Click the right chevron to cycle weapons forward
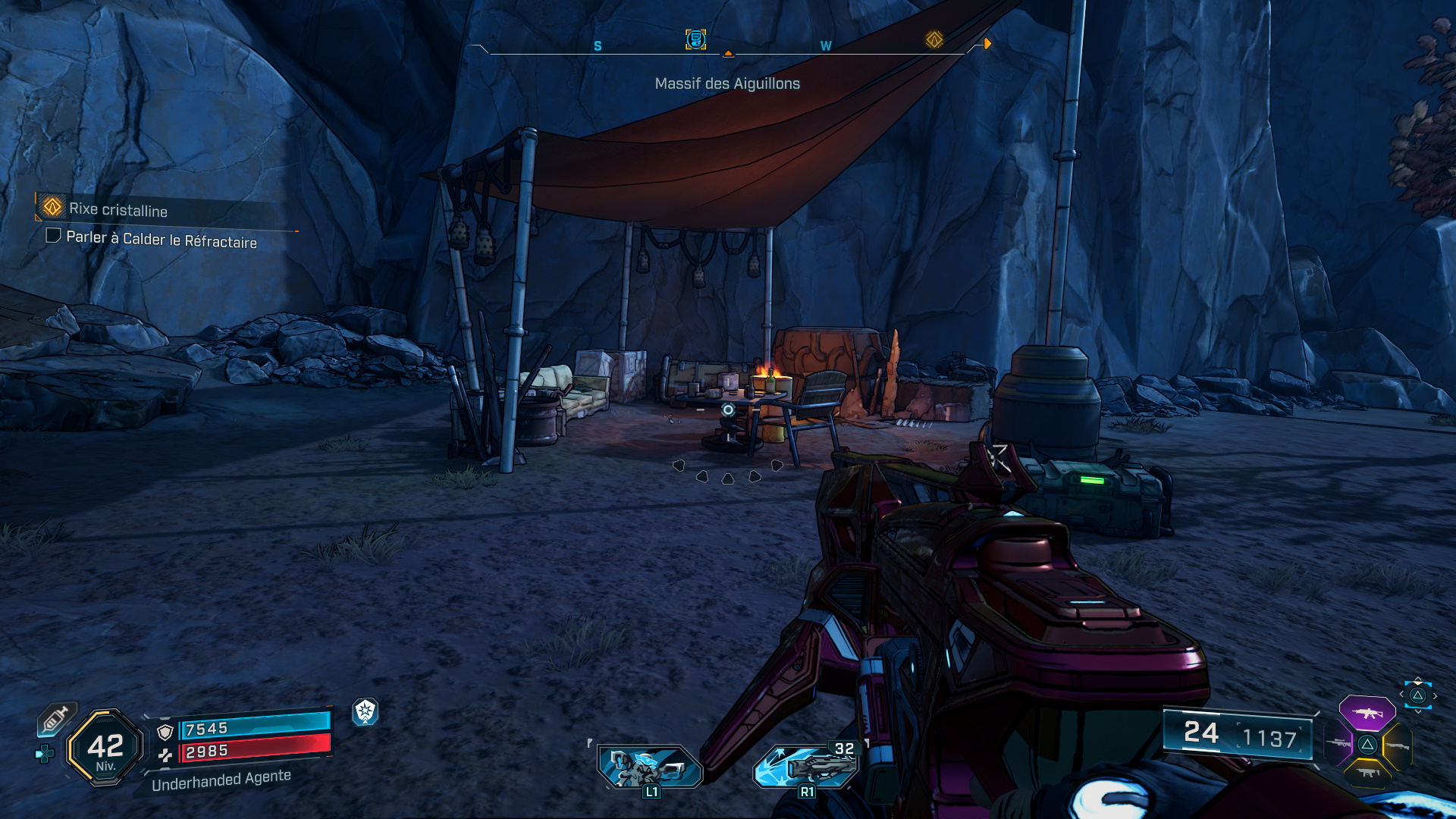This screenshot has width=1456, height=819. point(1435,695)
